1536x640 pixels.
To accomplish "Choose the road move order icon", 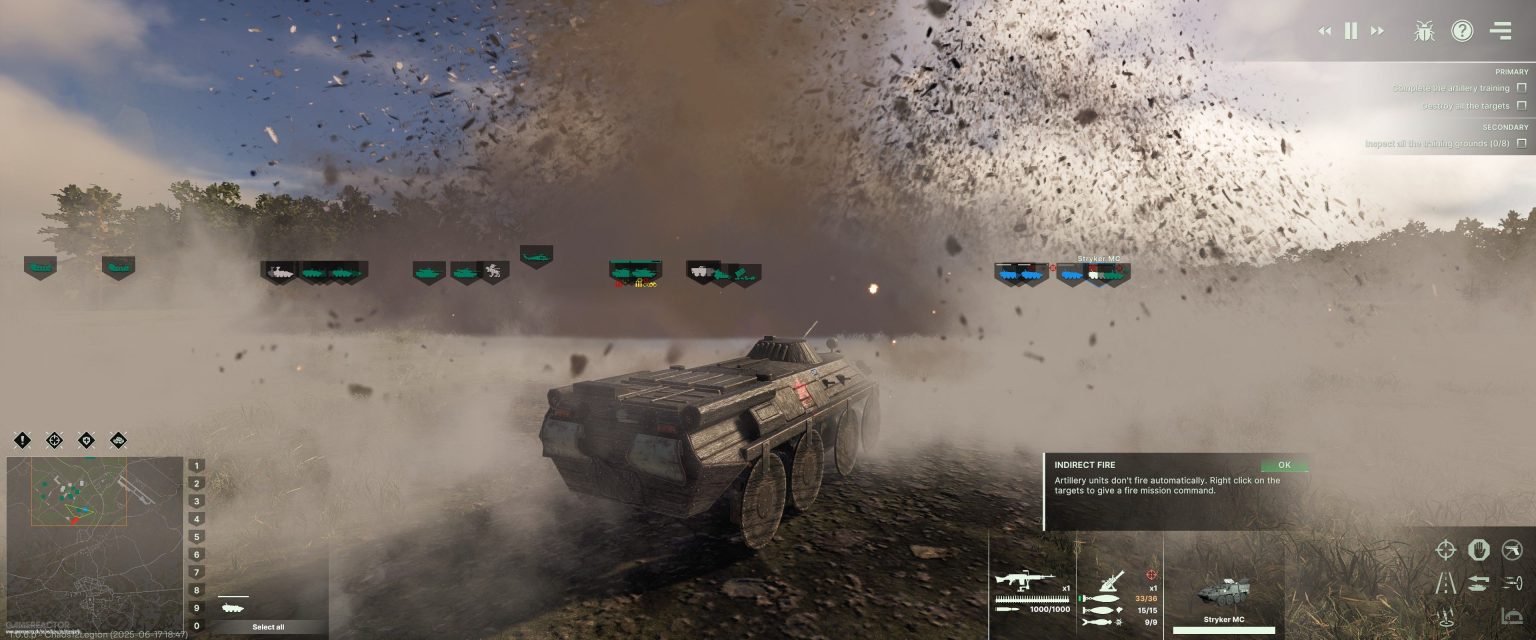I will [1446, 583].
